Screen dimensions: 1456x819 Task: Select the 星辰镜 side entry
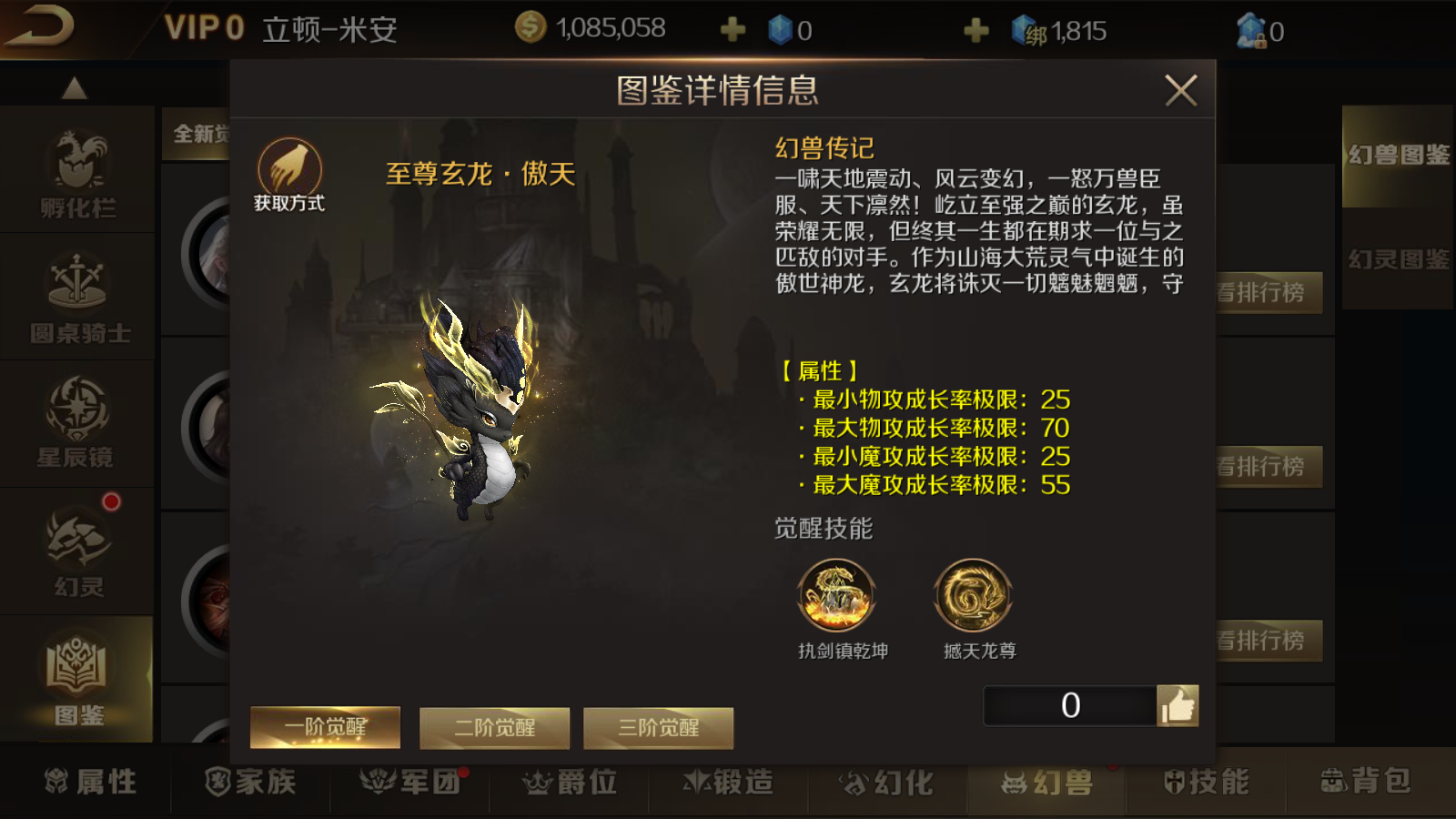pos(77,424)
